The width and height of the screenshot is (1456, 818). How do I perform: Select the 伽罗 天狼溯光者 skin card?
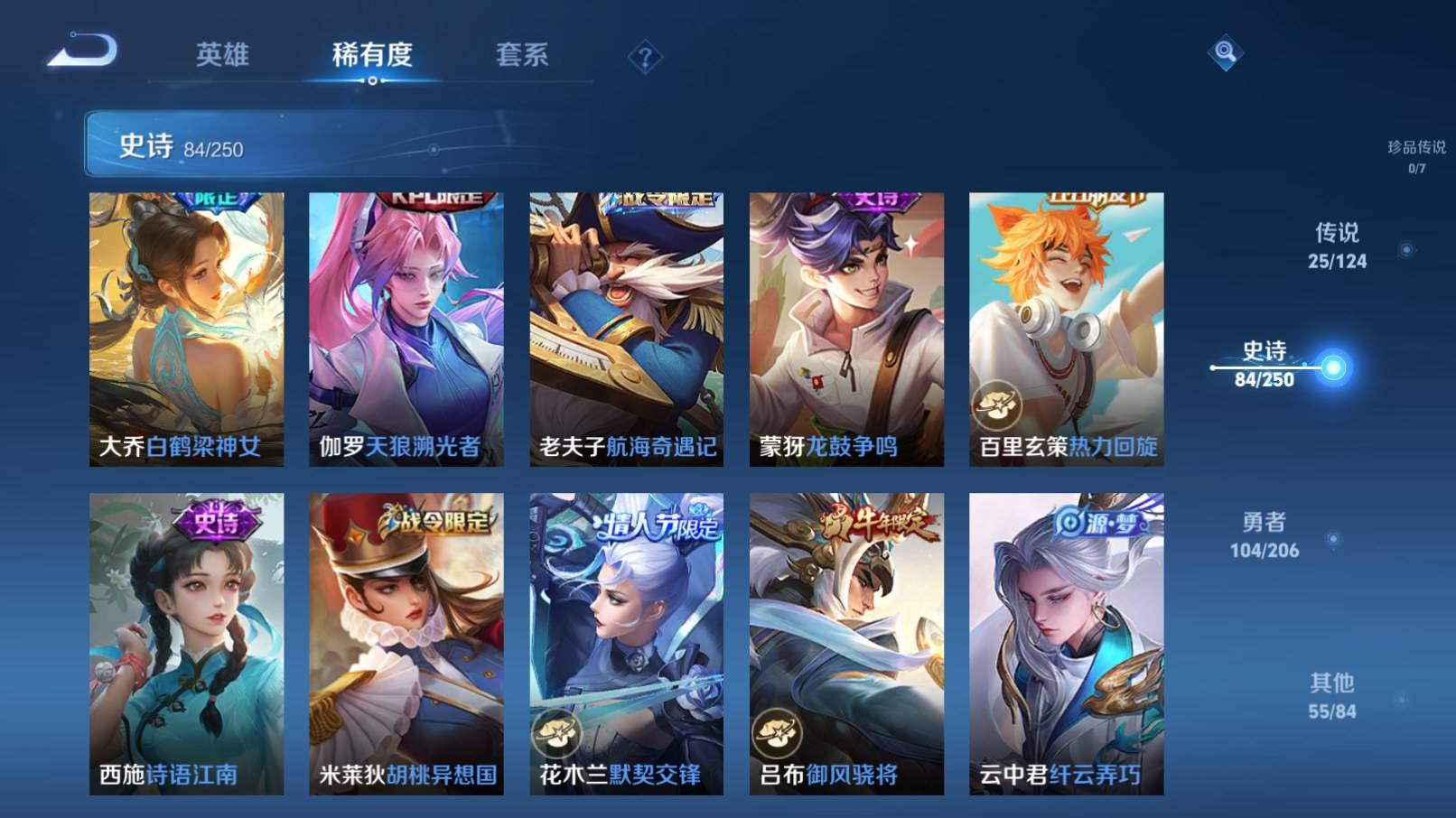click(x=406, y=330)
